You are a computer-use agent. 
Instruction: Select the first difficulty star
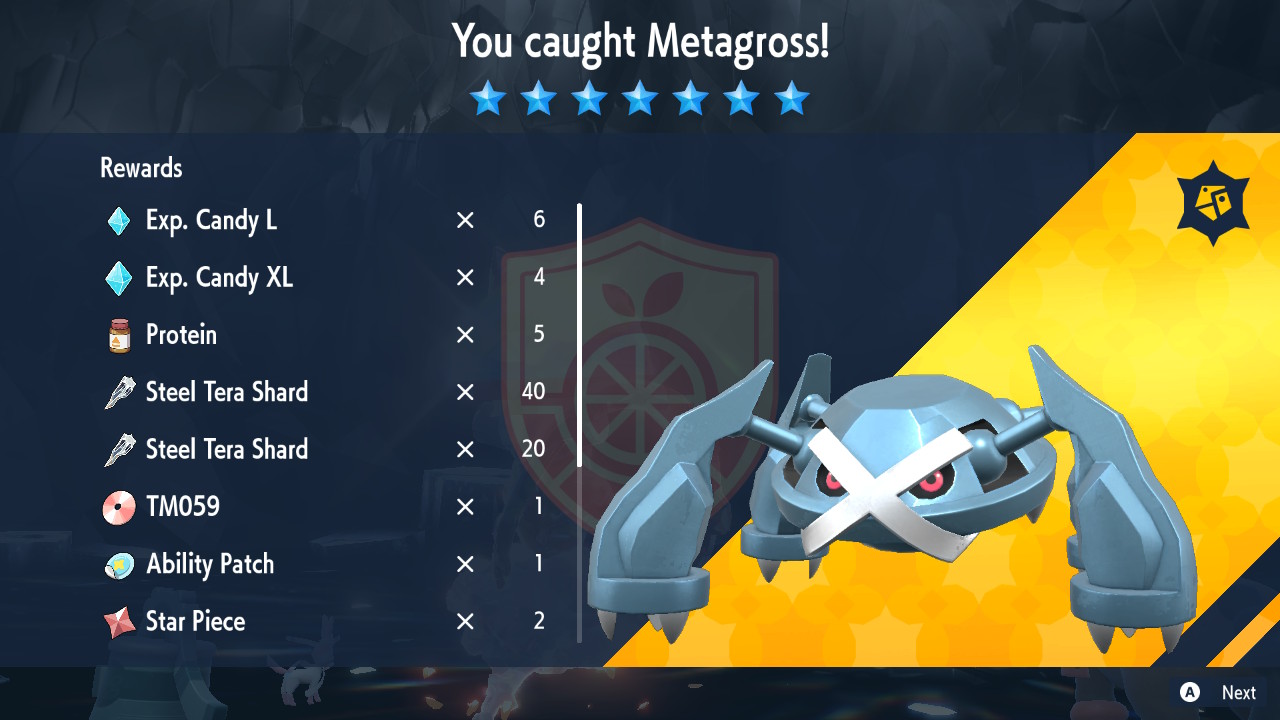[x=488, y=98]
